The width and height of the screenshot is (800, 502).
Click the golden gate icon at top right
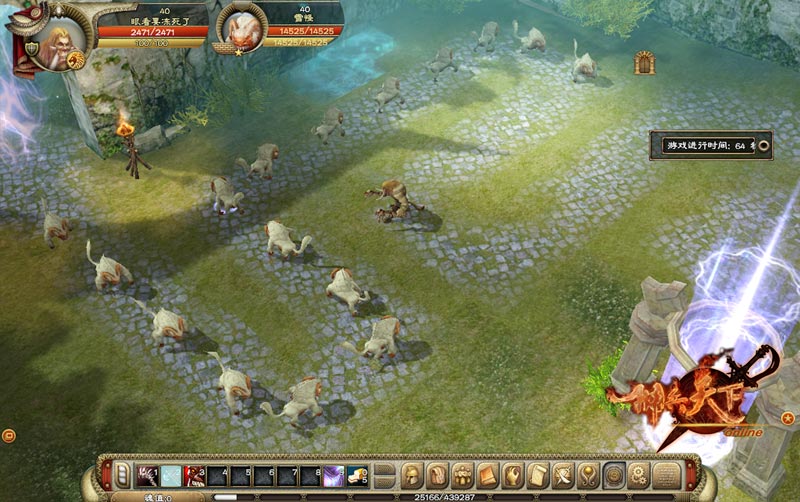(x=644, y=63)
